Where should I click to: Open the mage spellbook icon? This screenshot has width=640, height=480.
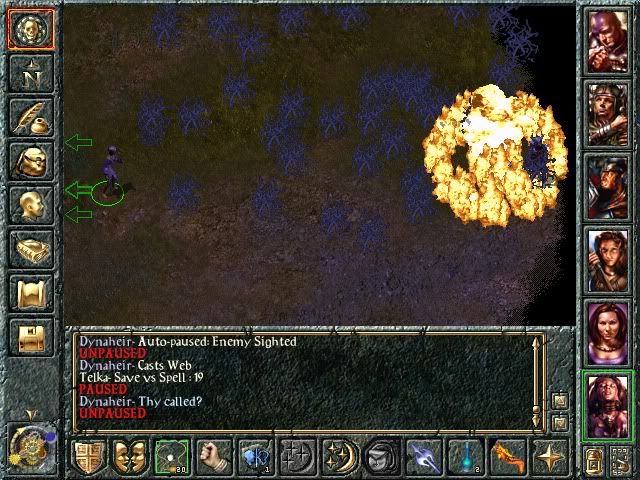click(x=31, y=250)
